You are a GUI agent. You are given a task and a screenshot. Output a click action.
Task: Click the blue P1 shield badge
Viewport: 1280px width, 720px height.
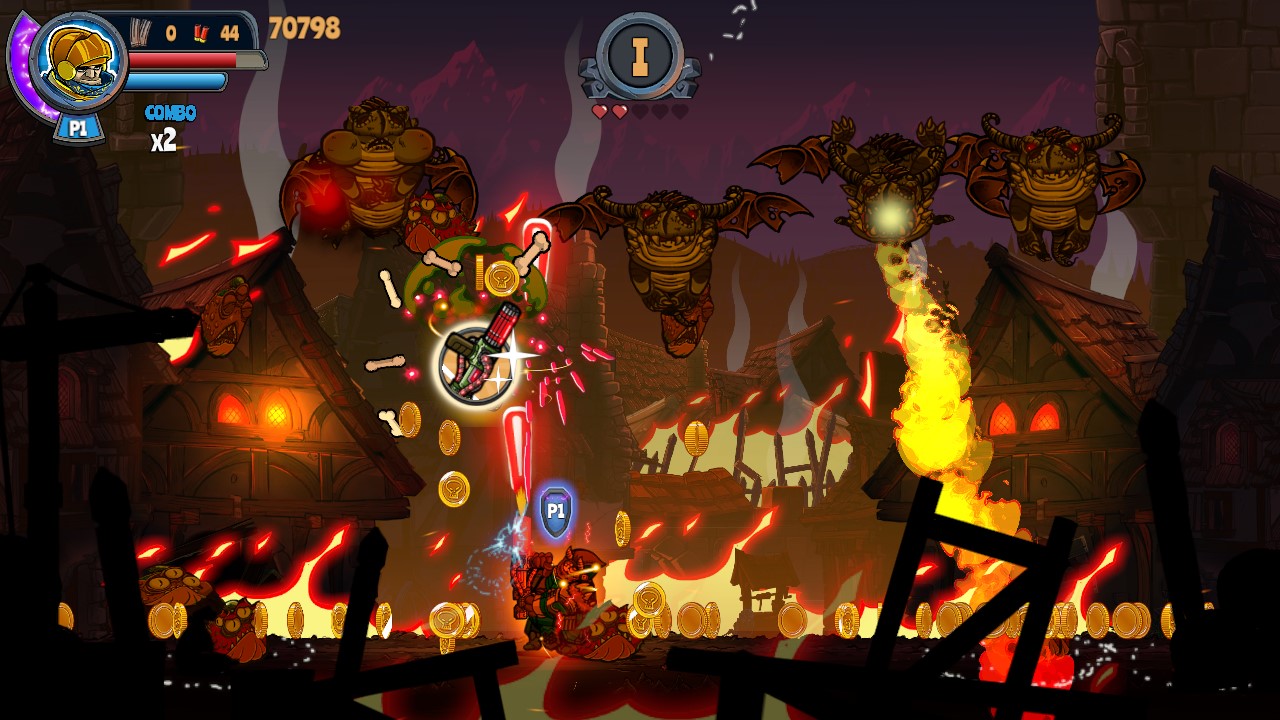click(x=556, y=510)
